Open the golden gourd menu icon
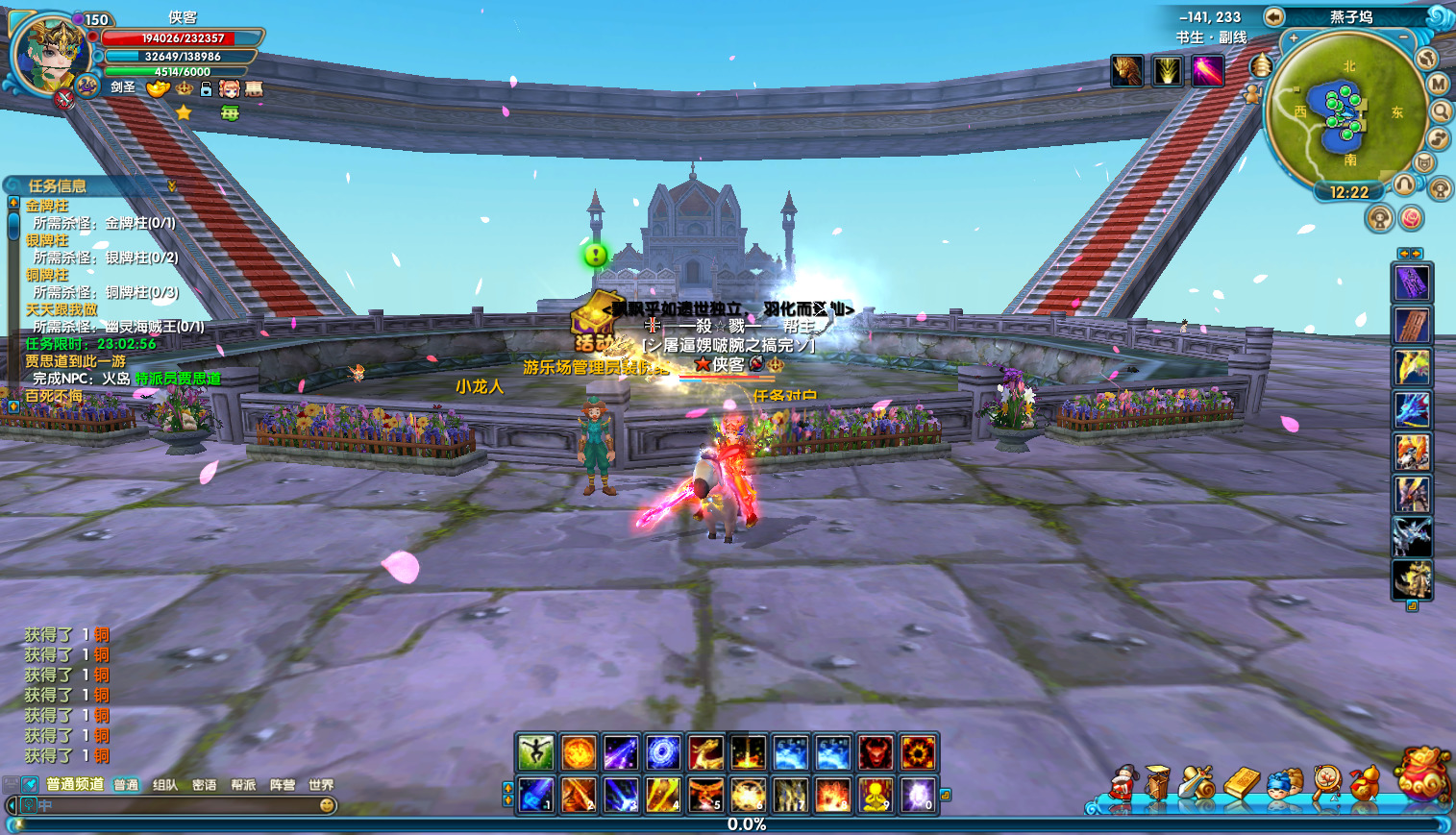This screenshot has height=835, width=1456. [1367, 782]
